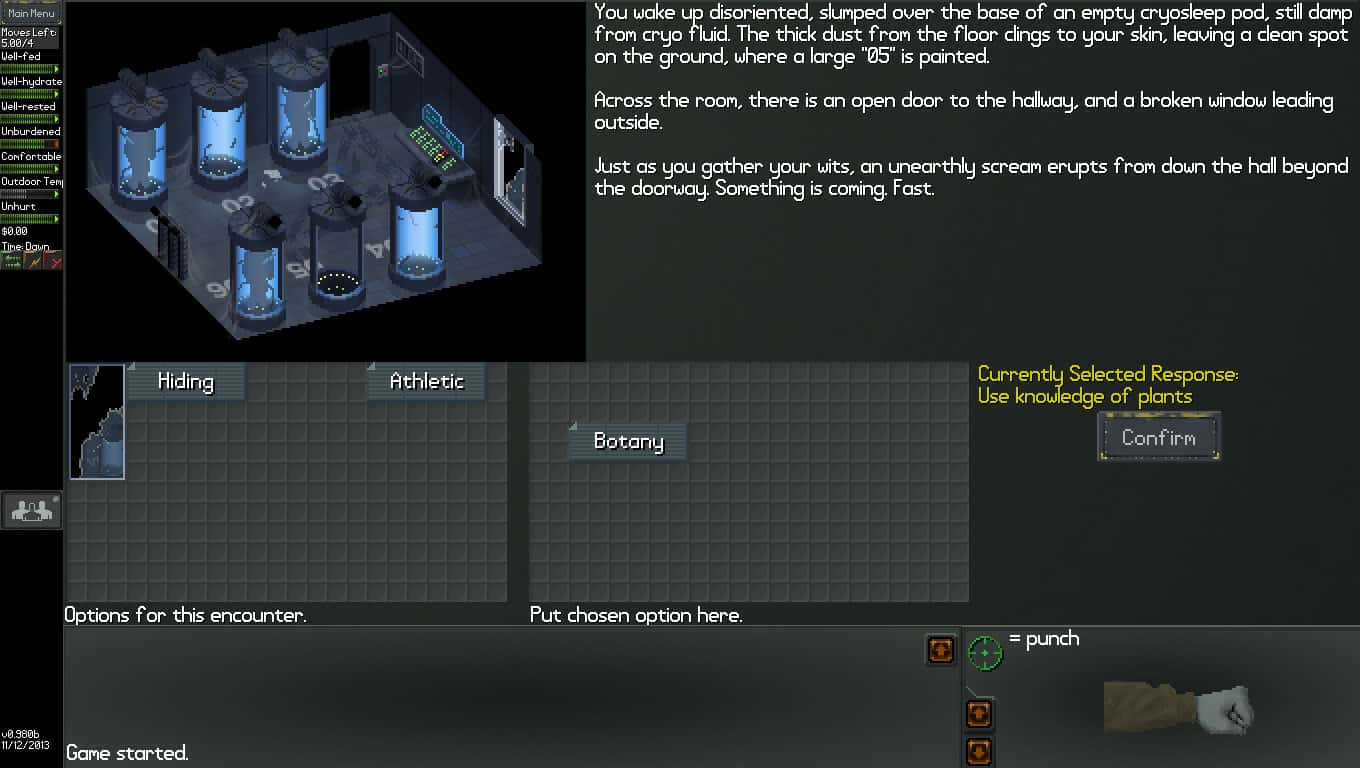Select the Botany skill token
This screenshot has width=1360, height=768.
tap(626, 440)
